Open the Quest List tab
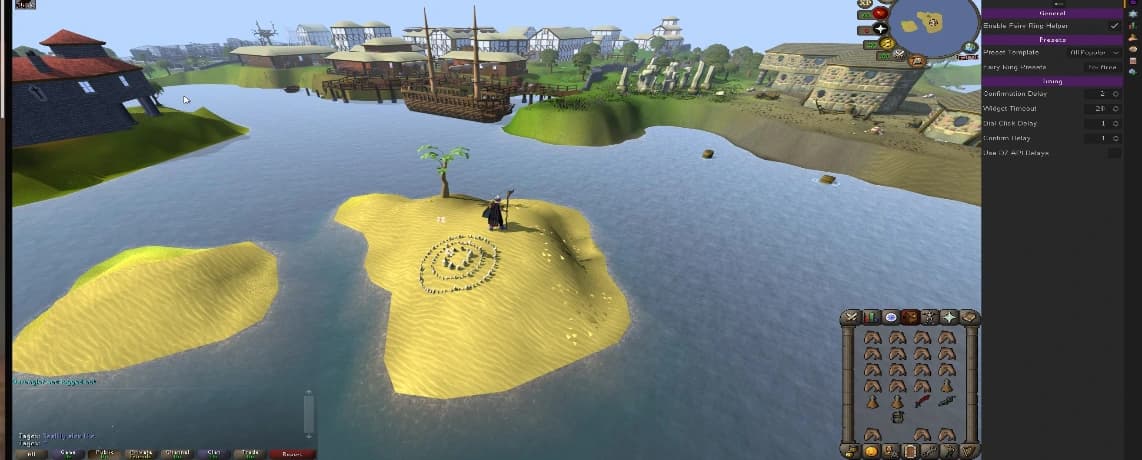Image resolution: width=1142 pixels, height=460 pixels. click(x=890, y=318)
